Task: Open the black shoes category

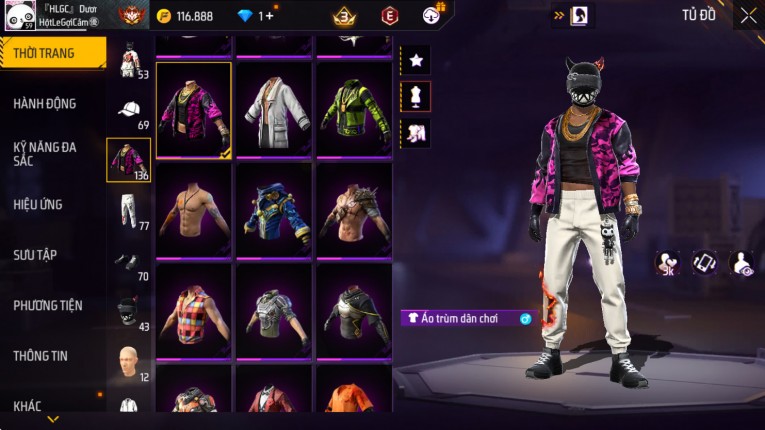Action: 129,261
